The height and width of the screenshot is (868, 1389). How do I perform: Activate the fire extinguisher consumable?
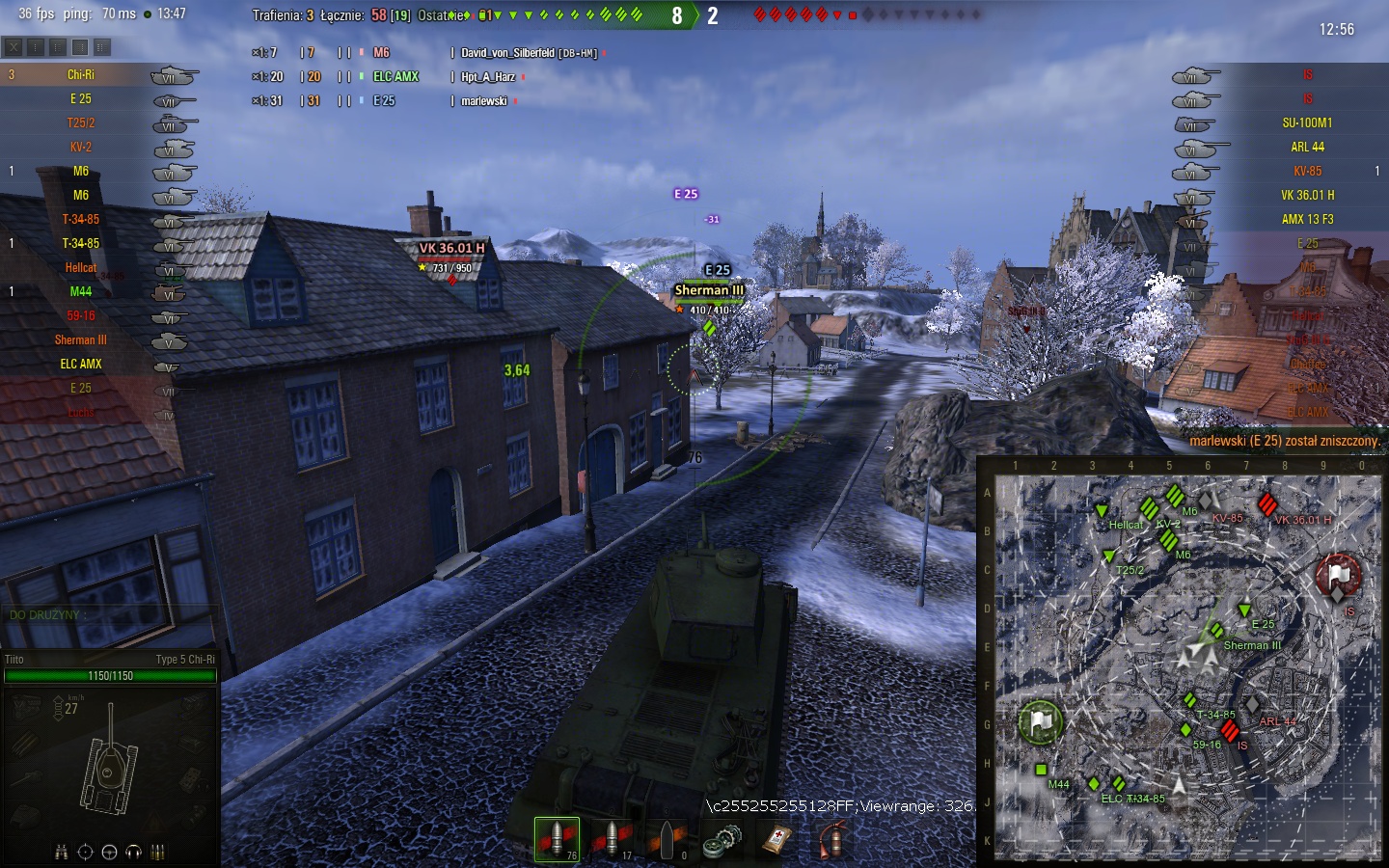click(832, 839)
